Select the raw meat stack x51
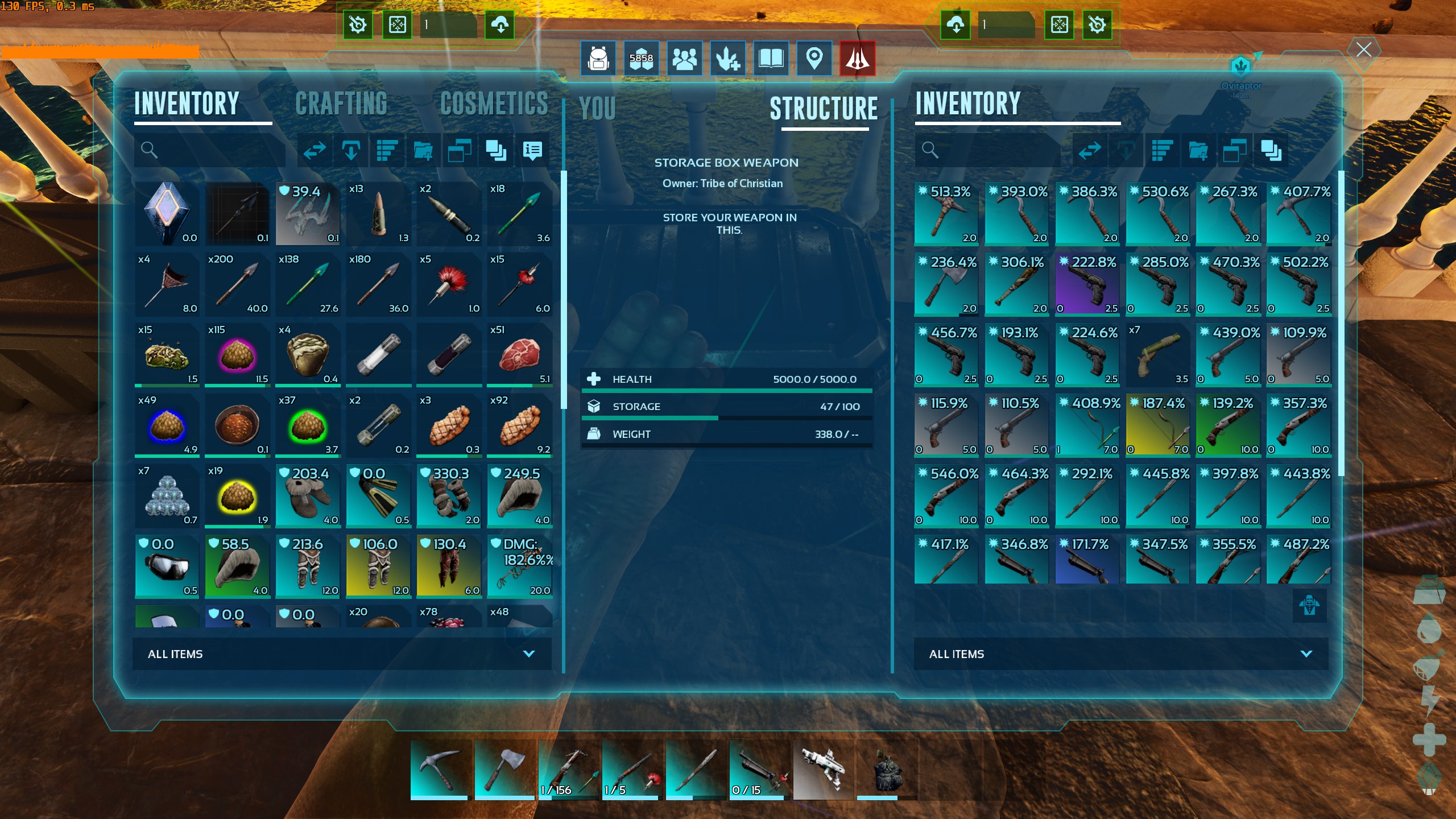Viewport: 1456px width, 819px height. pyautogui.click(x=519, y=354)
